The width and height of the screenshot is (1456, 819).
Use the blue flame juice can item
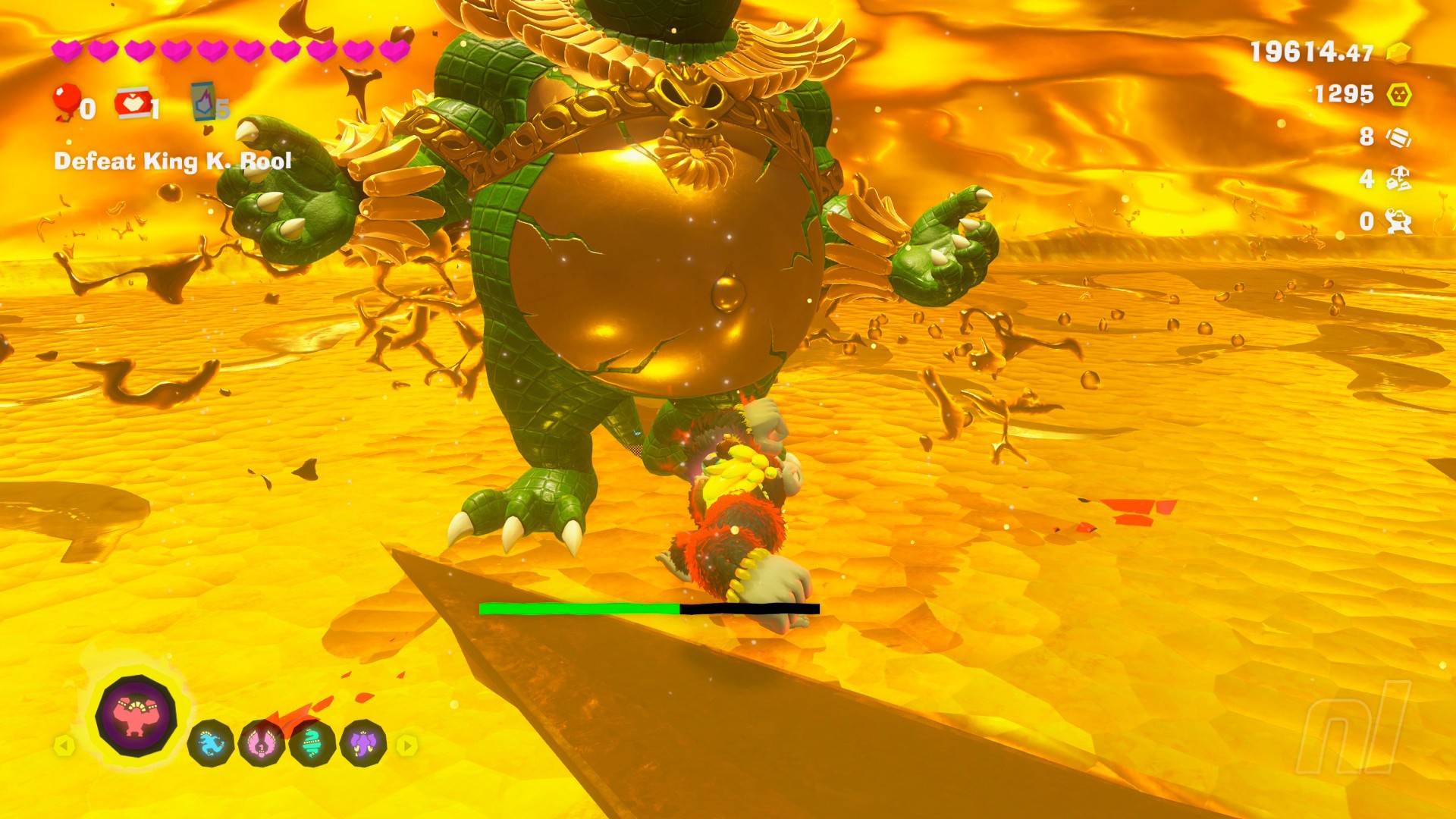204,102
